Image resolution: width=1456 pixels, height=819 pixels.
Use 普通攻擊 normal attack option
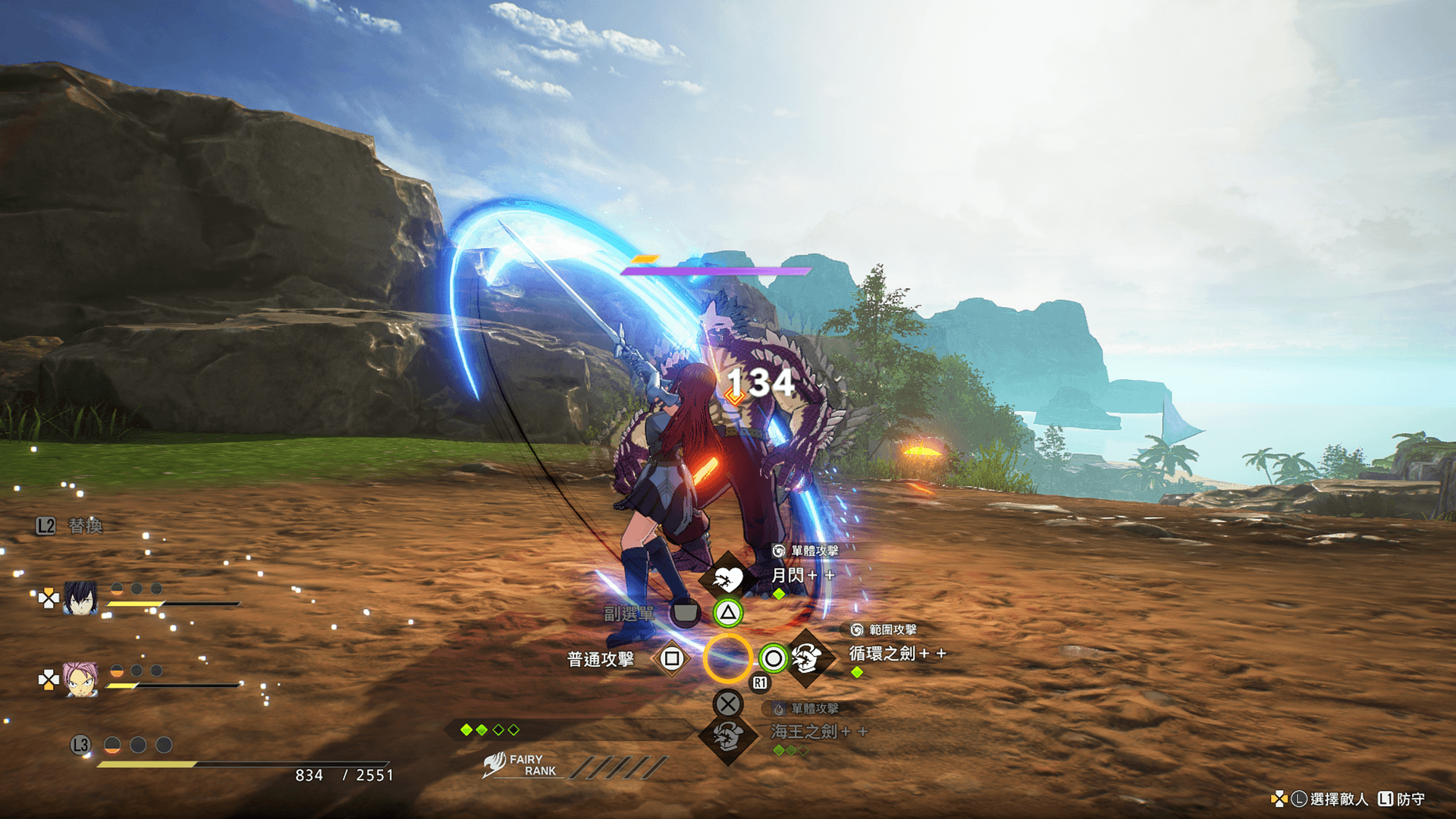[601, 659]
